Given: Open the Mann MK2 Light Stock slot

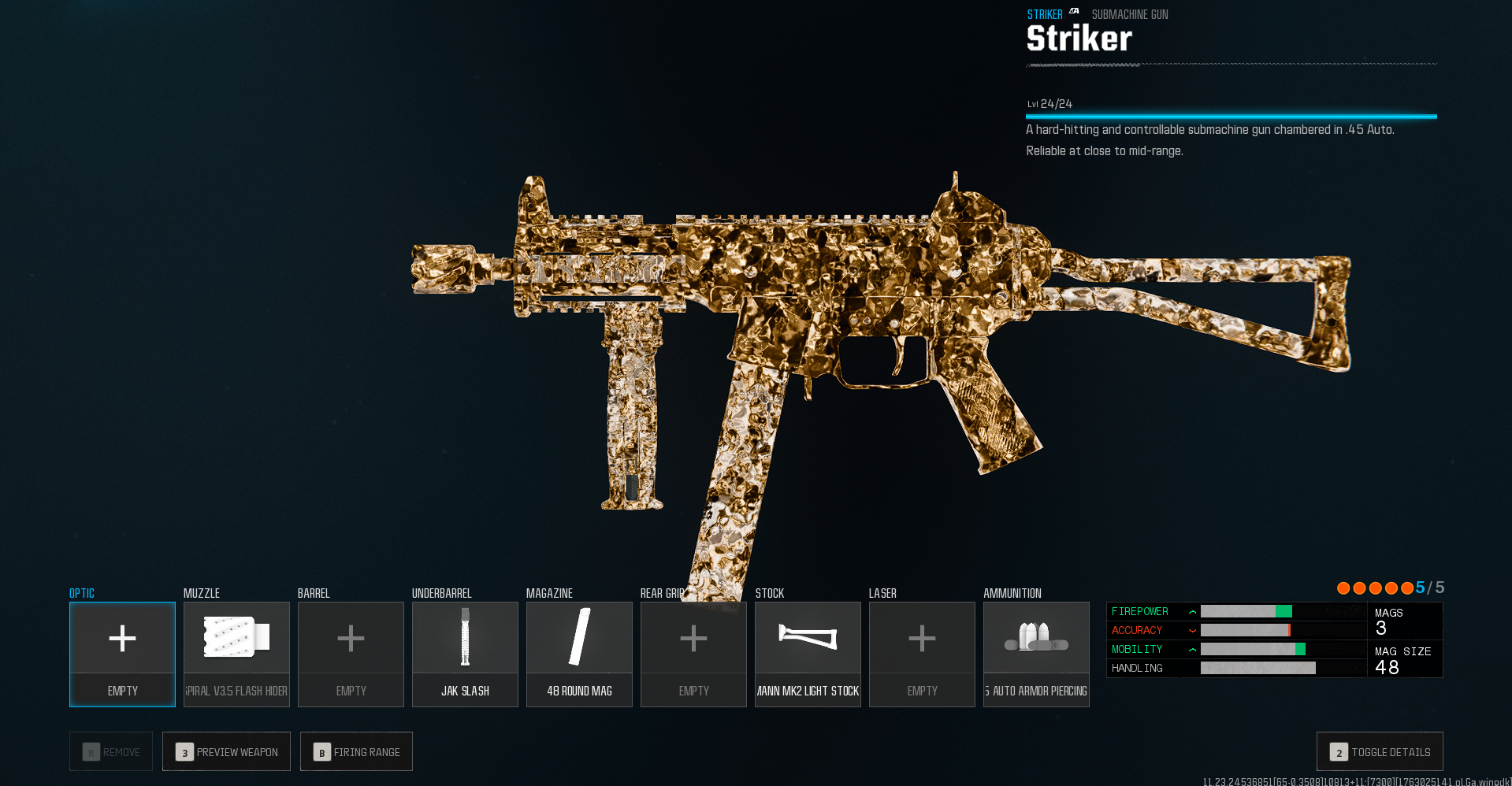Looking at the screenshot, I should [x=808, y=654].
